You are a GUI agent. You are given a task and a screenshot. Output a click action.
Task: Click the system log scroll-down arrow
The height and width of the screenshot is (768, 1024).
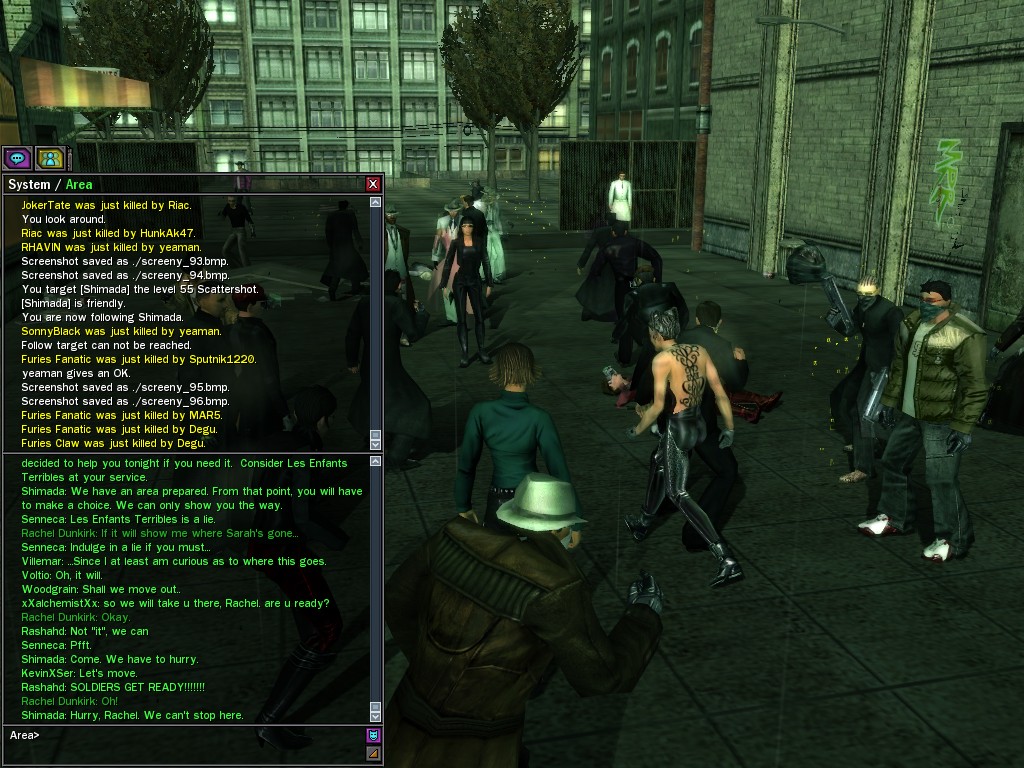click(x=376, y=444)
